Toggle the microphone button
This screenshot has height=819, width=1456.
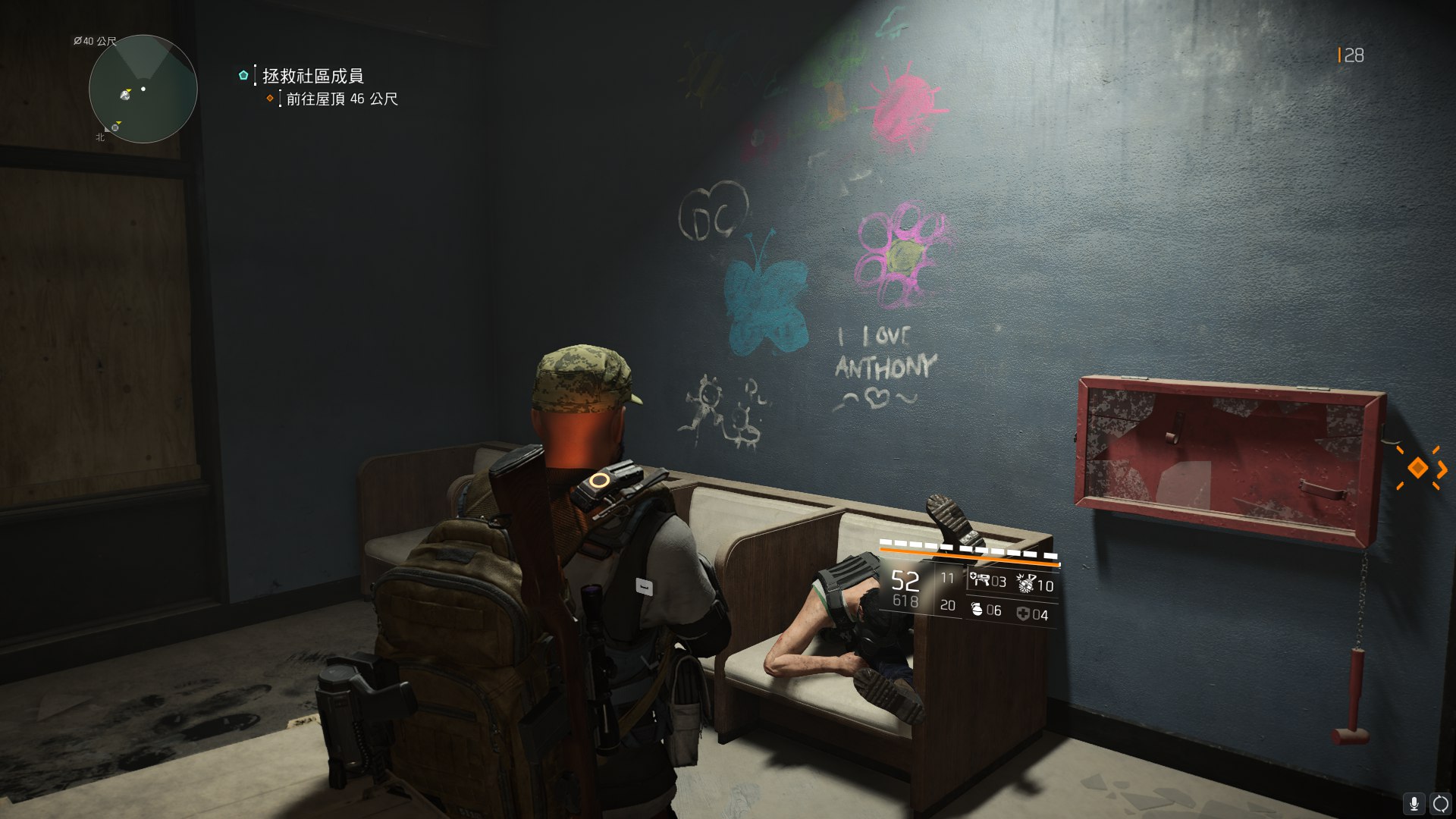[1414, 804]
